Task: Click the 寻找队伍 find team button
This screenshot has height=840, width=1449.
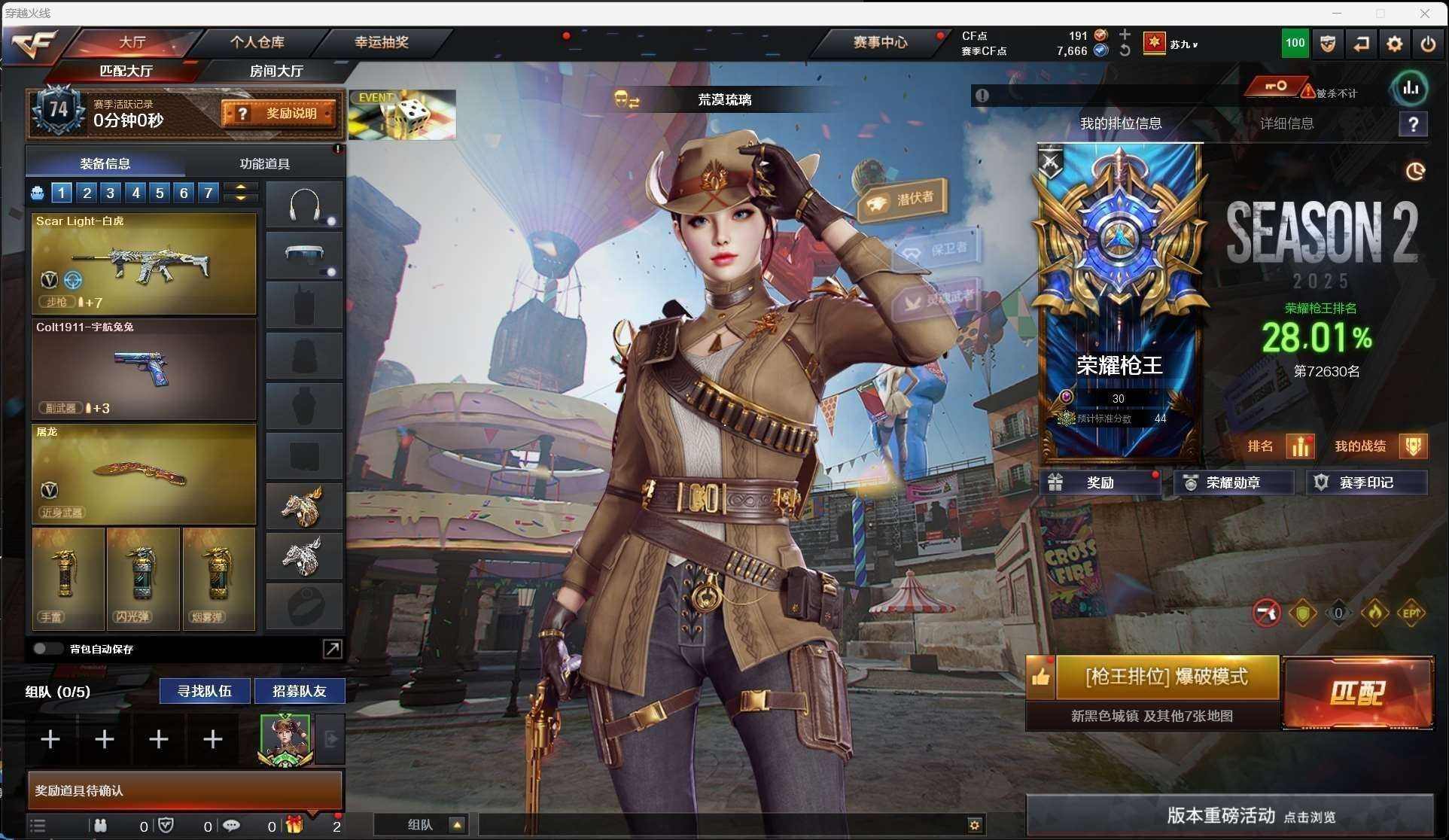Action: click(x=204, y=691)
